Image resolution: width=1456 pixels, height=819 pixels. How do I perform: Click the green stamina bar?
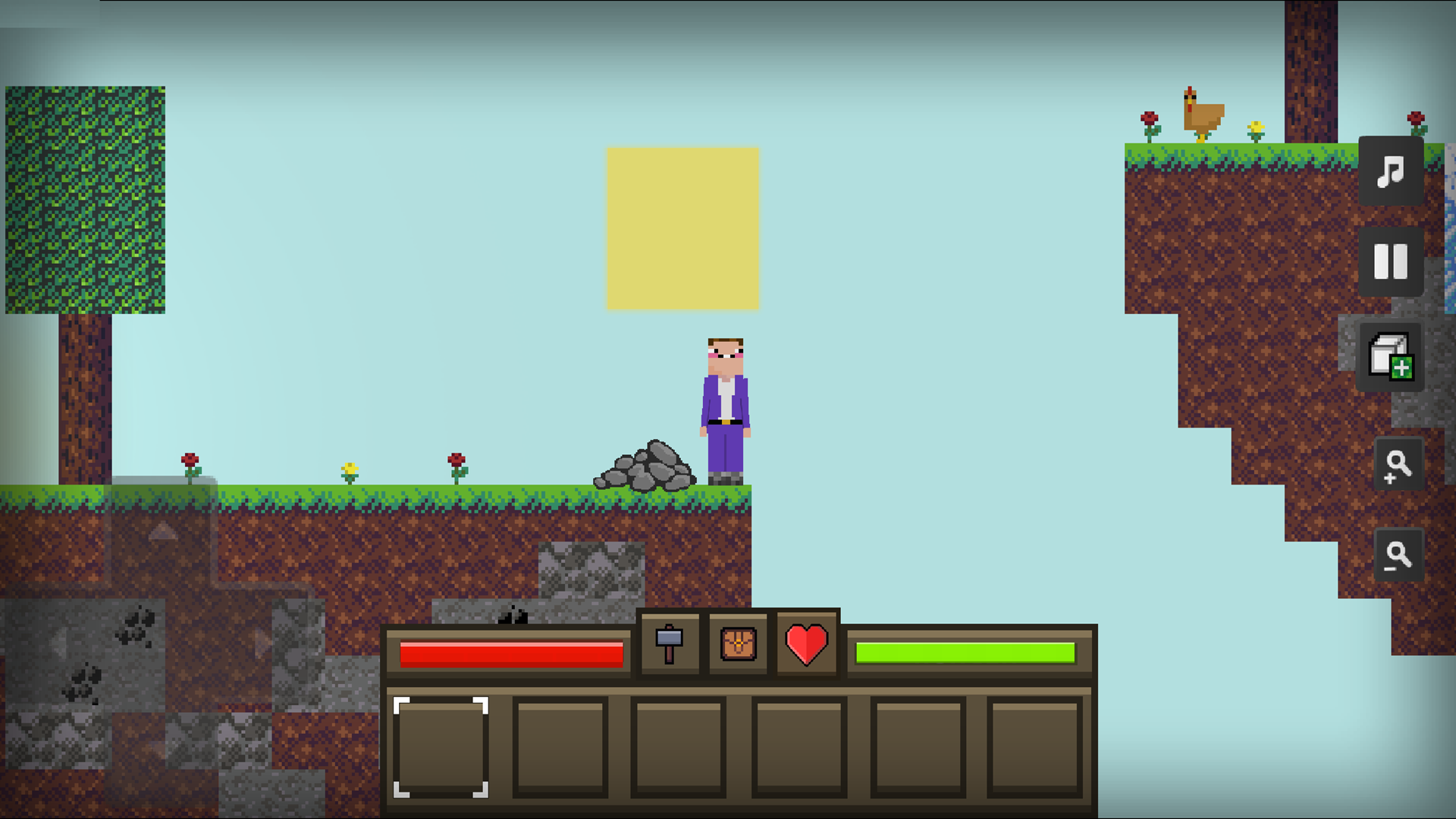[965, 651]
